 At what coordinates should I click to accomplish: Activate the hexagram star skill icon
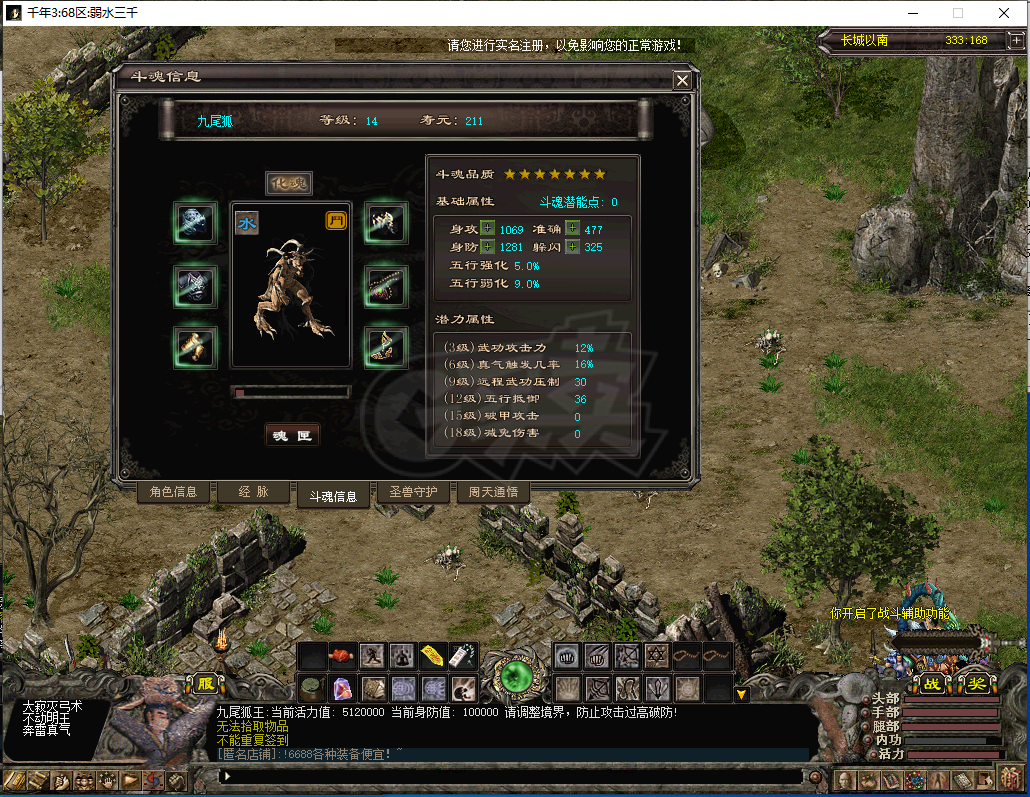point(657,656)
